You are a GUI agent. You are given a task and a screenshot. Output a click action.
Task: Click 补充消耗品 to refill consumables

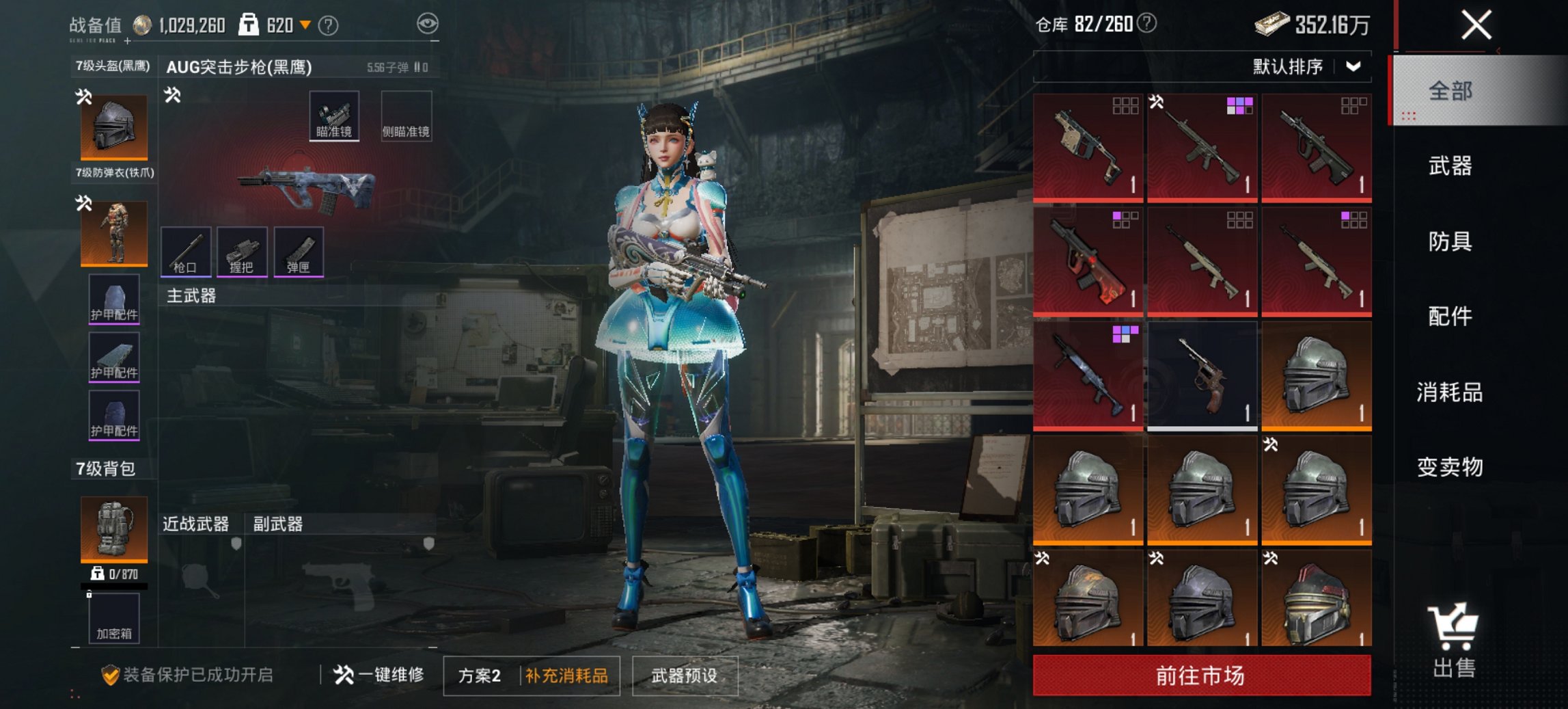(x=566, y=676)
